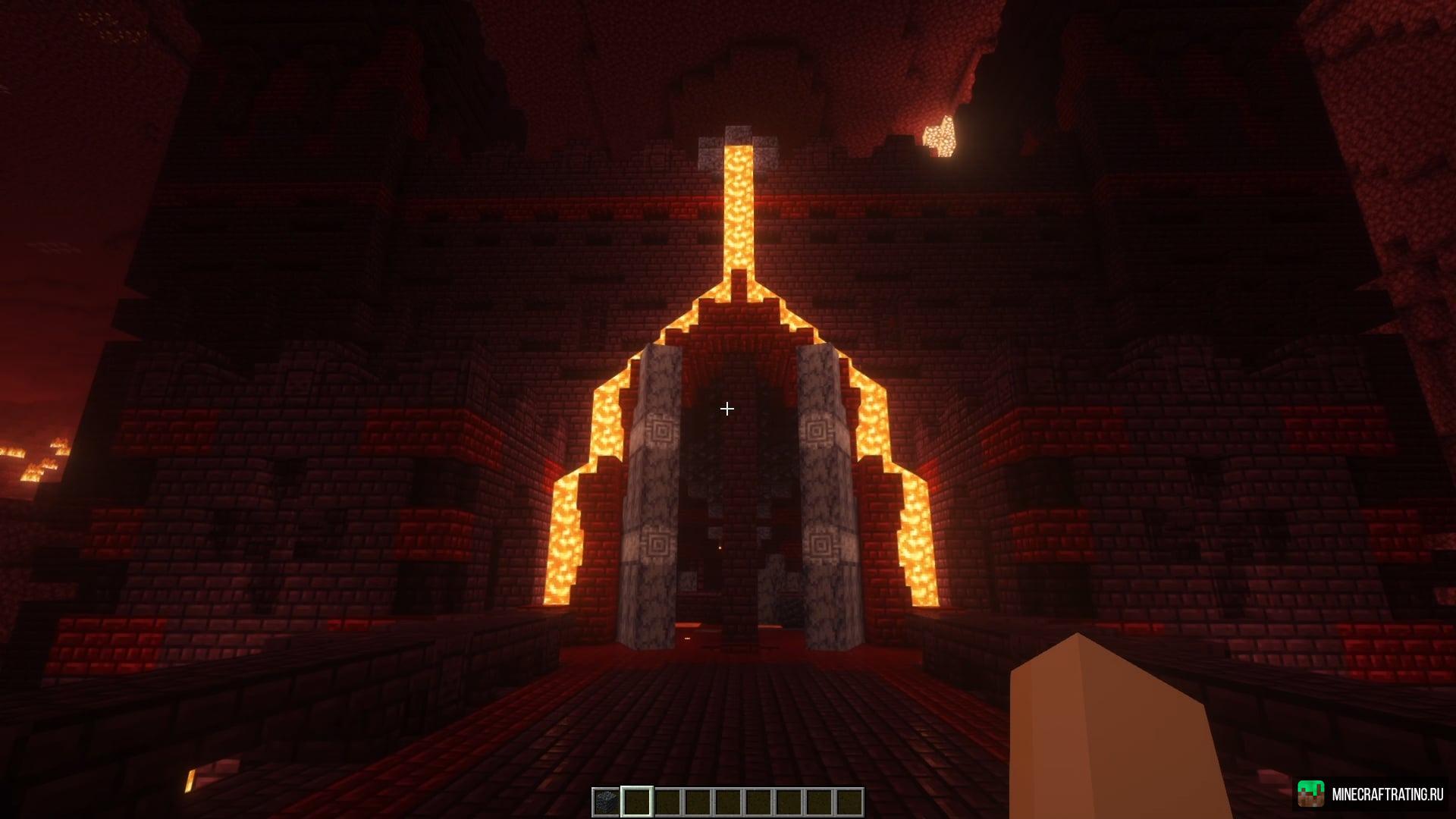The height and width of the screenshot is (819, 1456).
Task: Click the crosshair at screen center
Action: 726,409
